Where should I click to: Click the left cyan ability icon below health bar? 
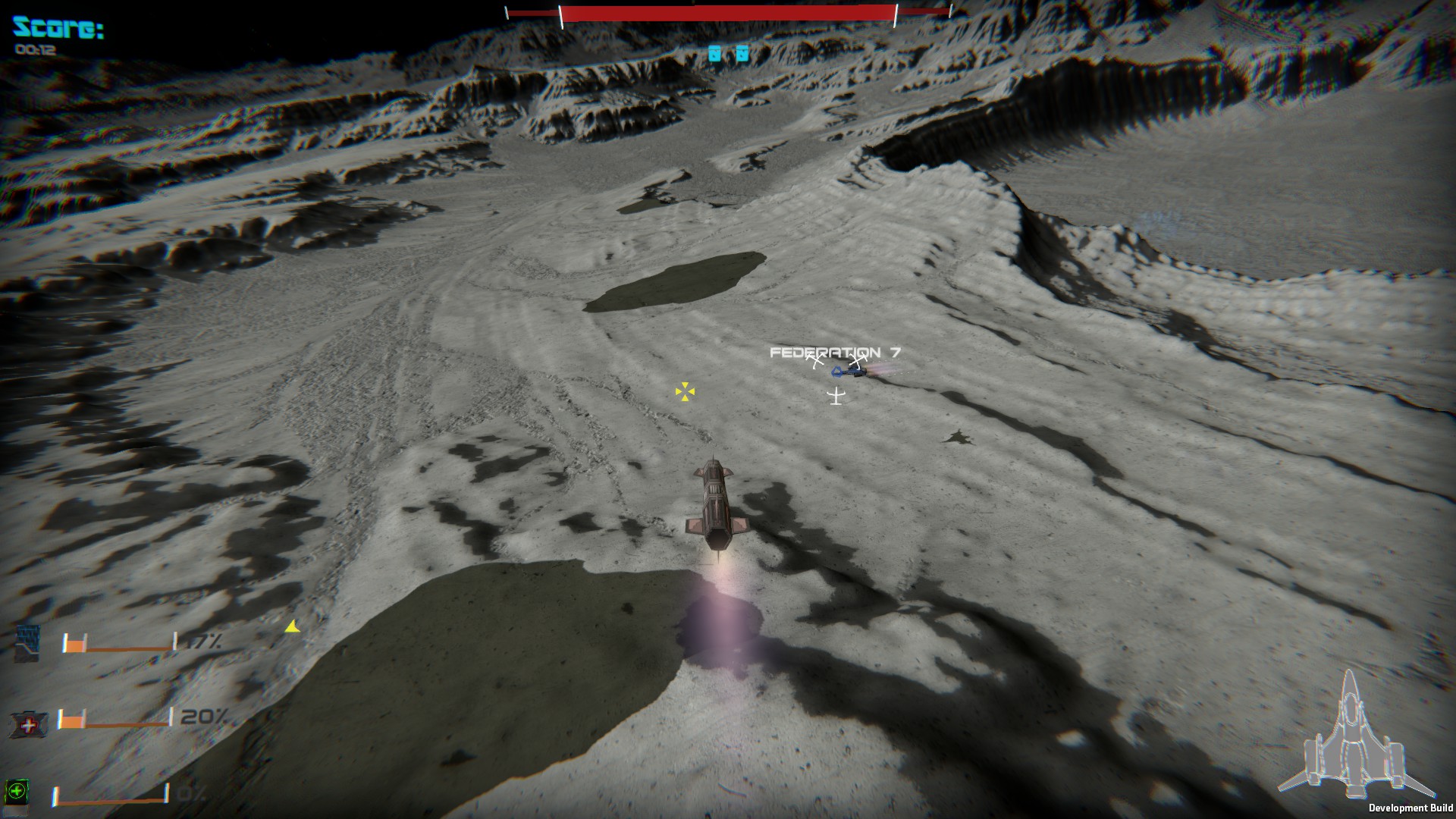[714, 54]
